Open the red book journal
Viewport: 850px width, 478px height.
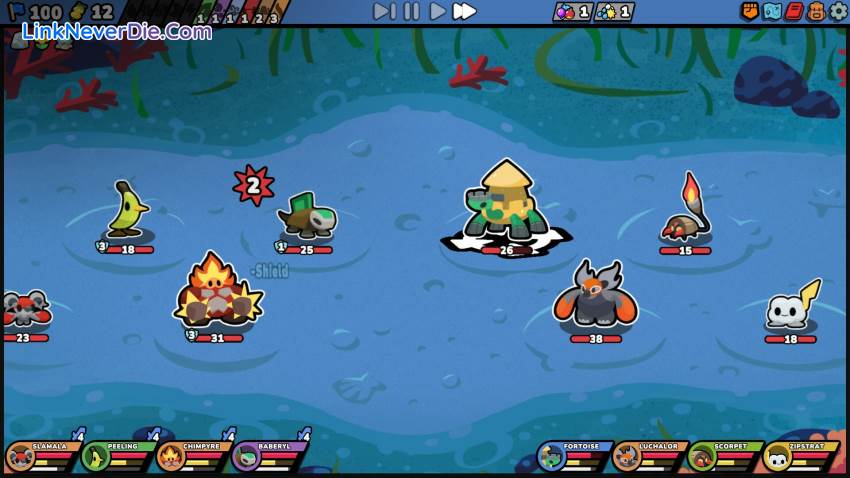(794, 11)
